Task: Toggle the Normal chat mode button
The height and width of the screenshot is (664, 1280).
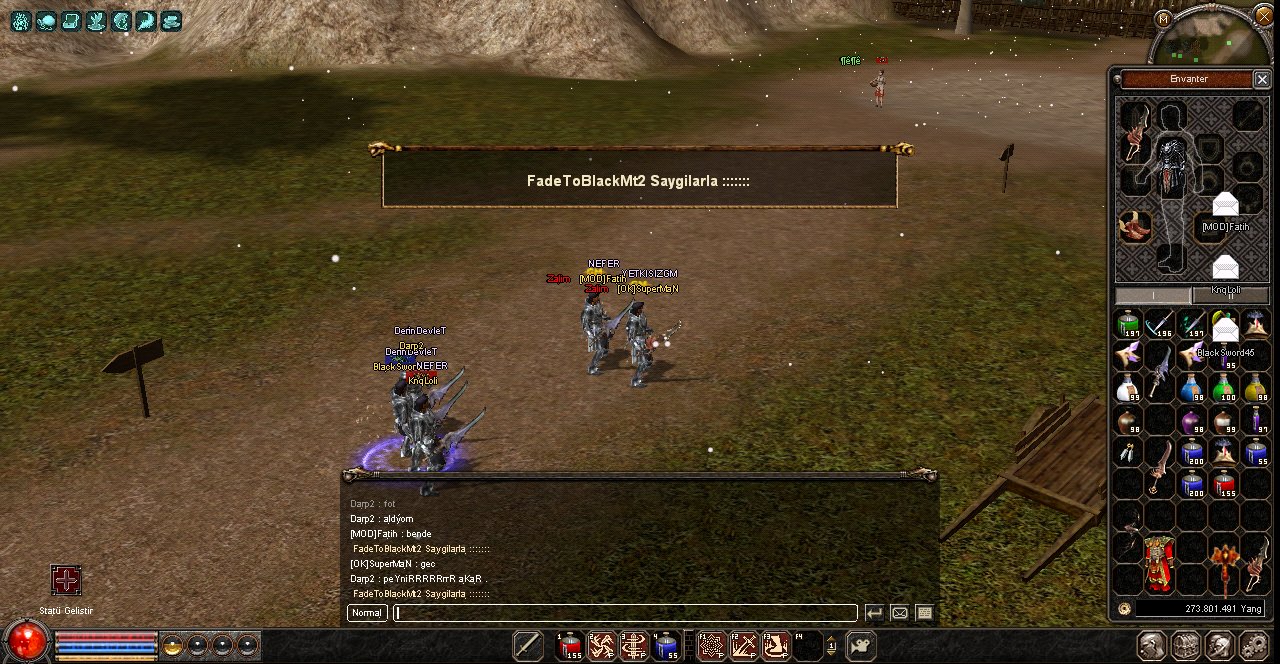Action: pyautogui.click(x=367, y=613)
